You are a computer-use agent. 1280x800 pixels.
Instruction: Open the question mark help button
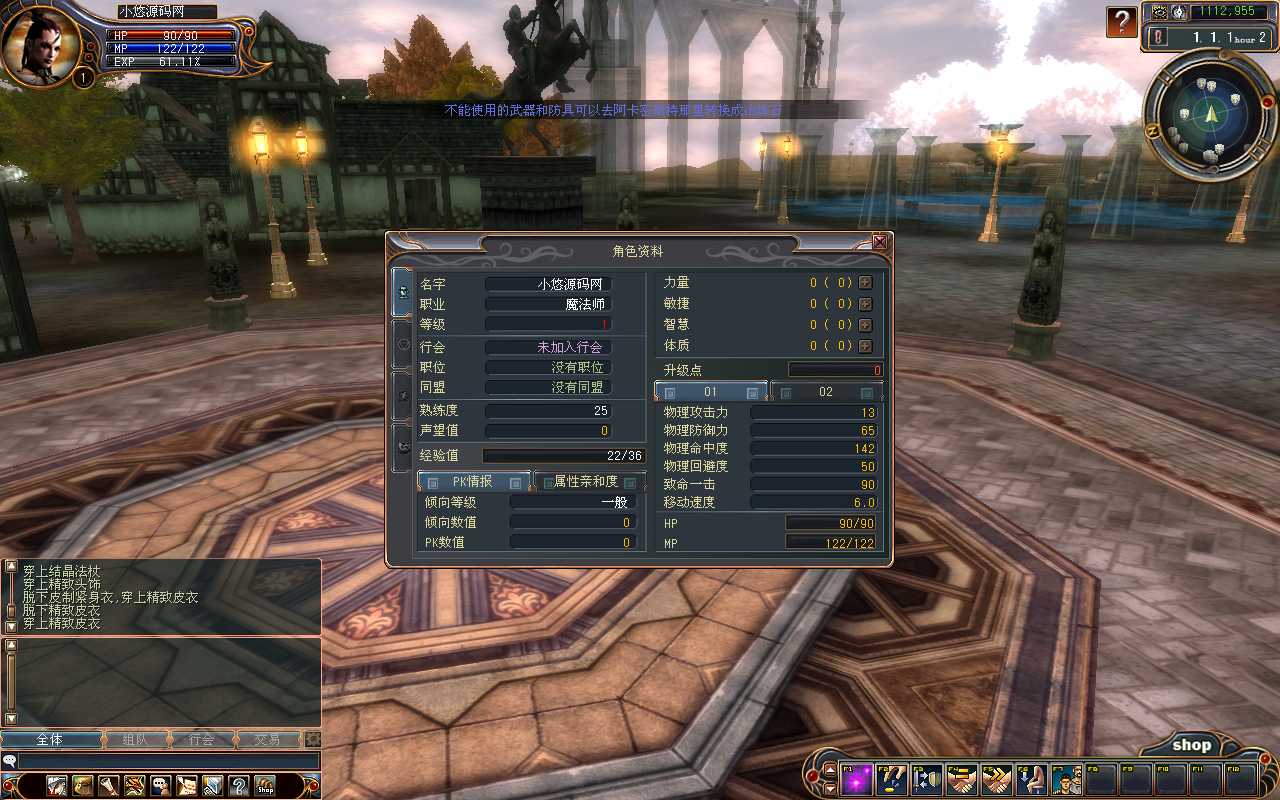(1122, 21)
